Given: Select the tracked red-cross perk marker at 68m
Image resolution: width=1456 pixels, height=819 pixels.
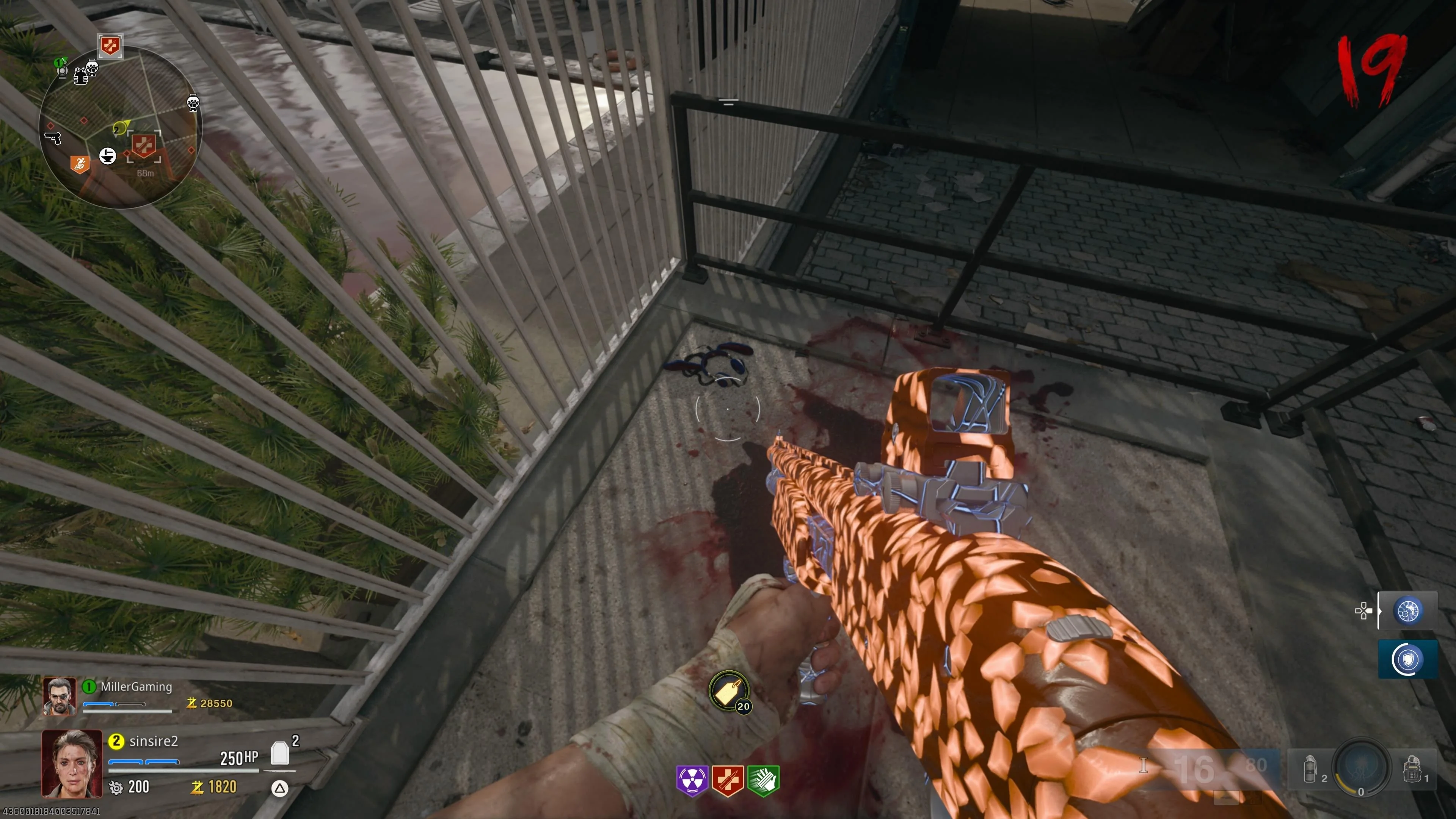Looking at the screenshot, I should coord(144,146).
